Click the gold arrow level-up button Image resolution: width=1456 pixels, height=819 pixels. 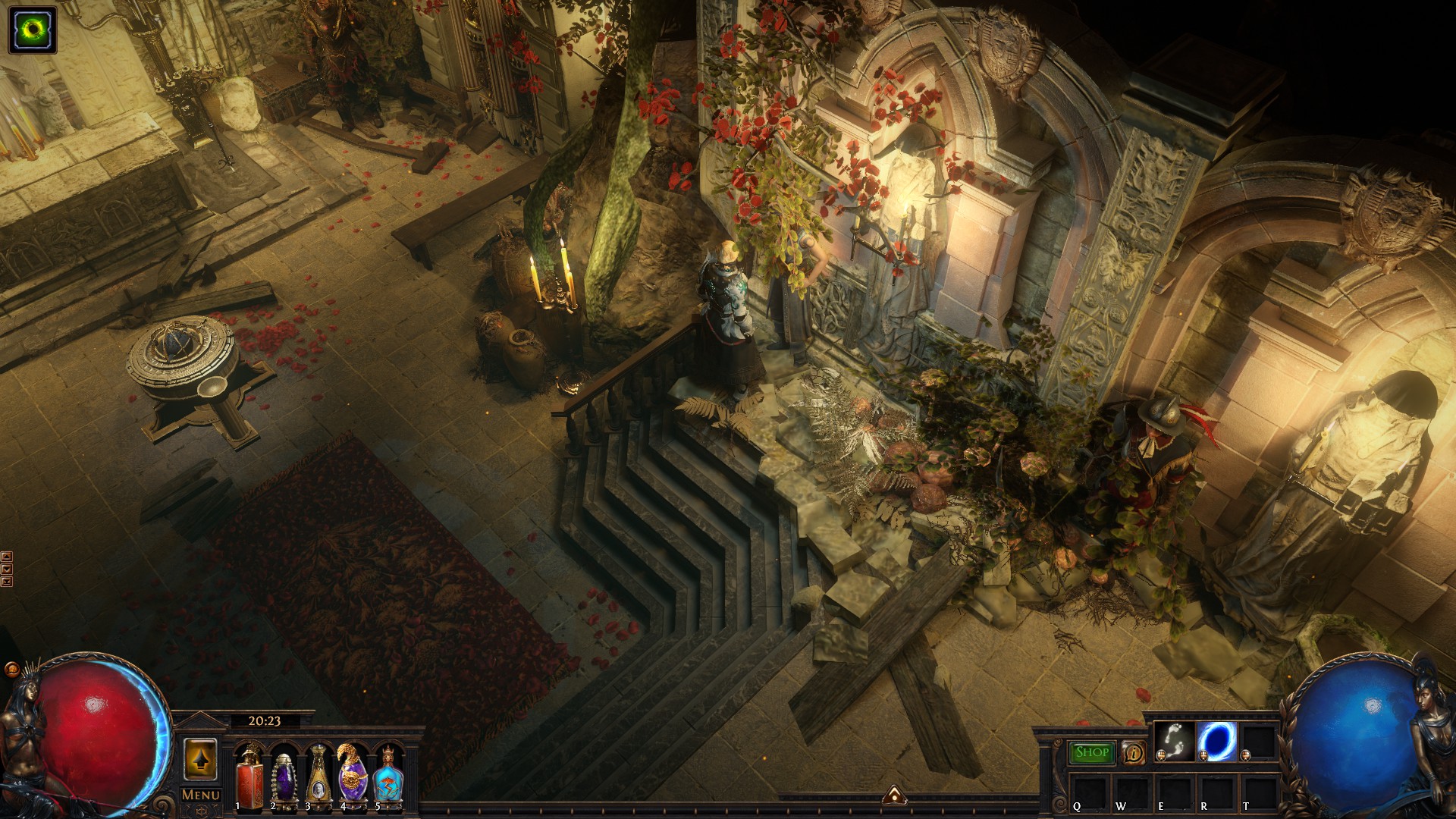[200, 759]
